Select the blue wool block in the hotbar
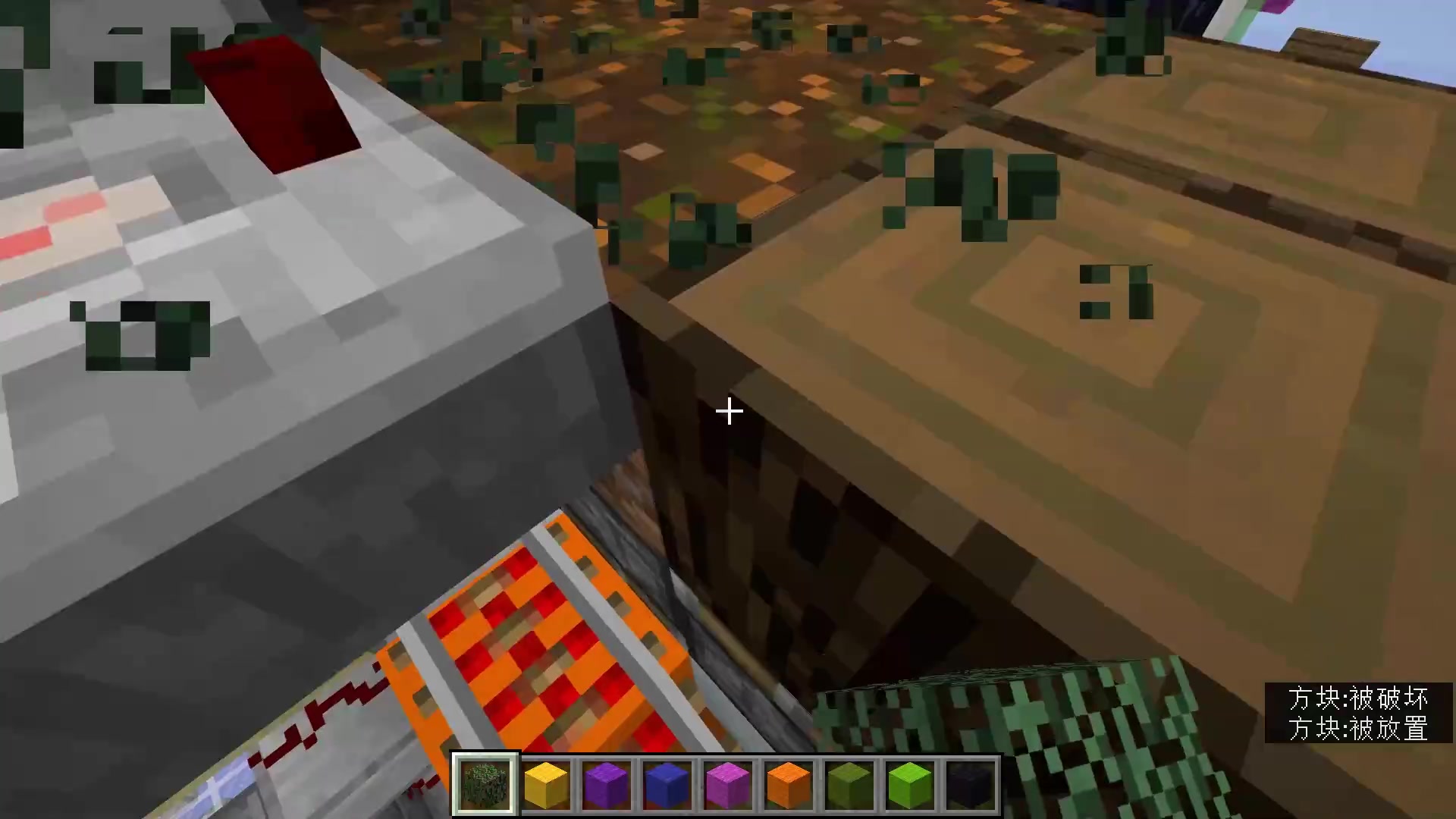This screenshot has width=1456, height=819. [667, 782]
